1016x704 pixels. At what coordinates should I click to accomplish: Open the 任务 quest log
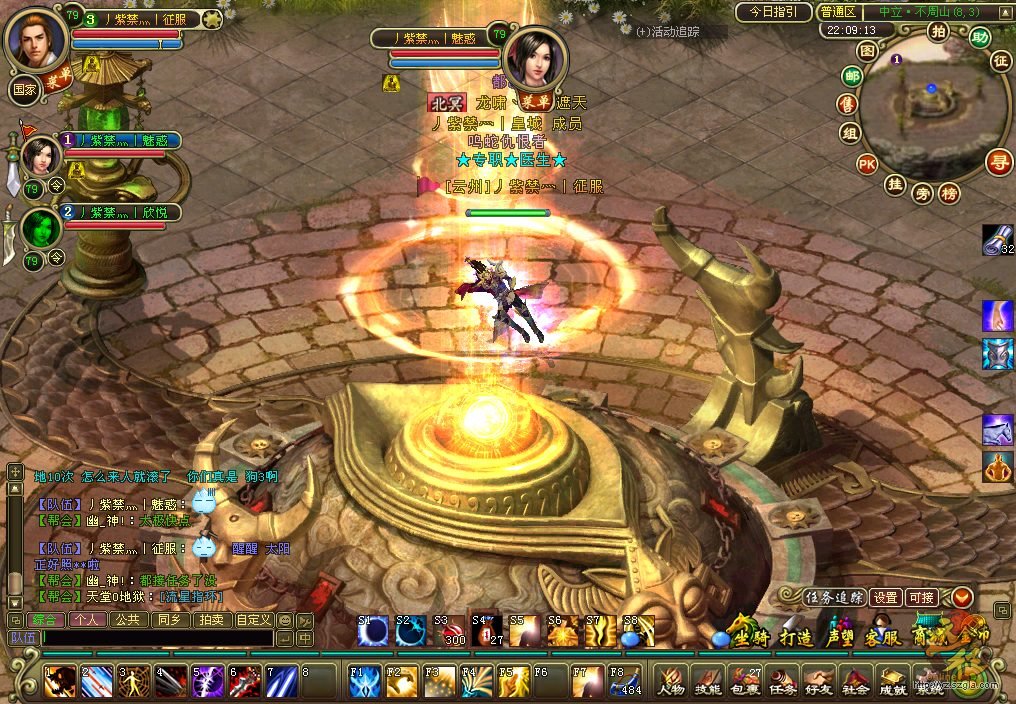[x=784, y=679]
